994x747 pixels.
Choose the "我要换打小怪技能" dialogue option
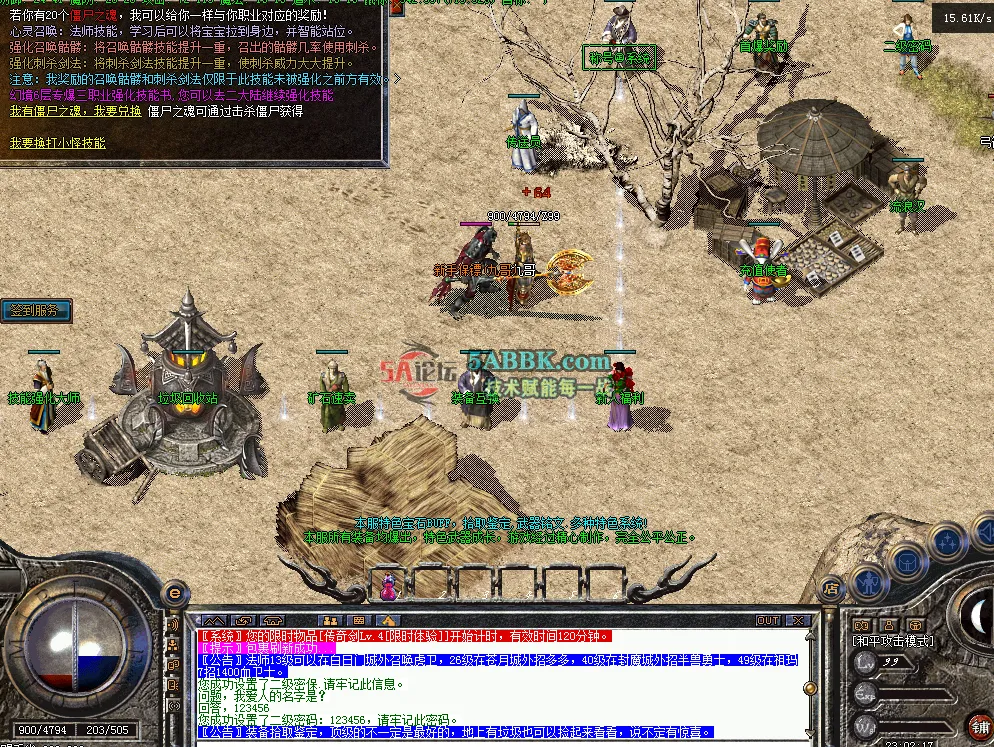click(58, 143)
